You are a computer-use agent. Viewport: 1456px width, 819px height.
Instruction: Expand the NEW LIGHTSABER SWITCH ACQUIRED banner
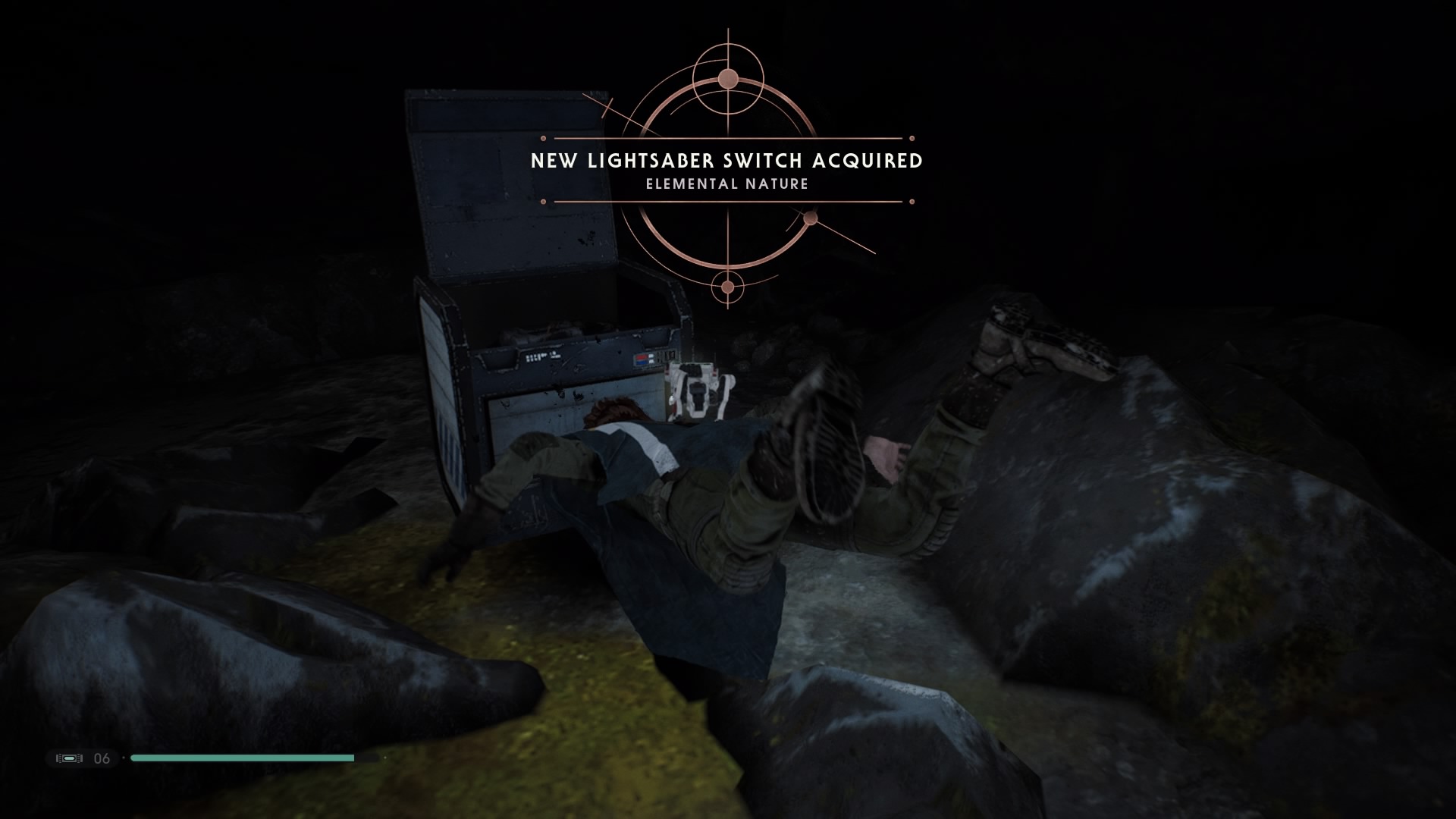point(726,162)
